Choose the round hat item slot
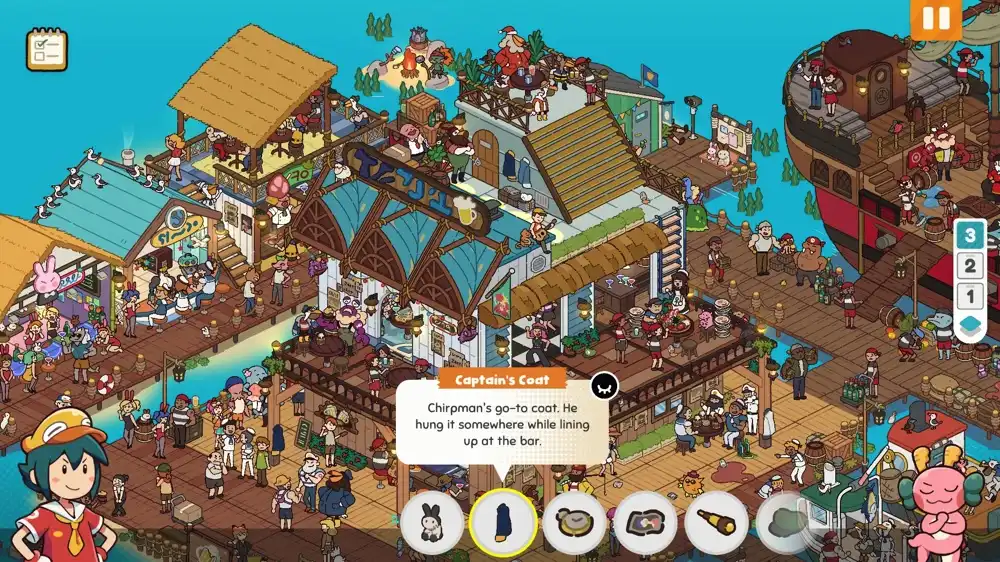The image size is (1000, 562). click(x=574, y=523)
